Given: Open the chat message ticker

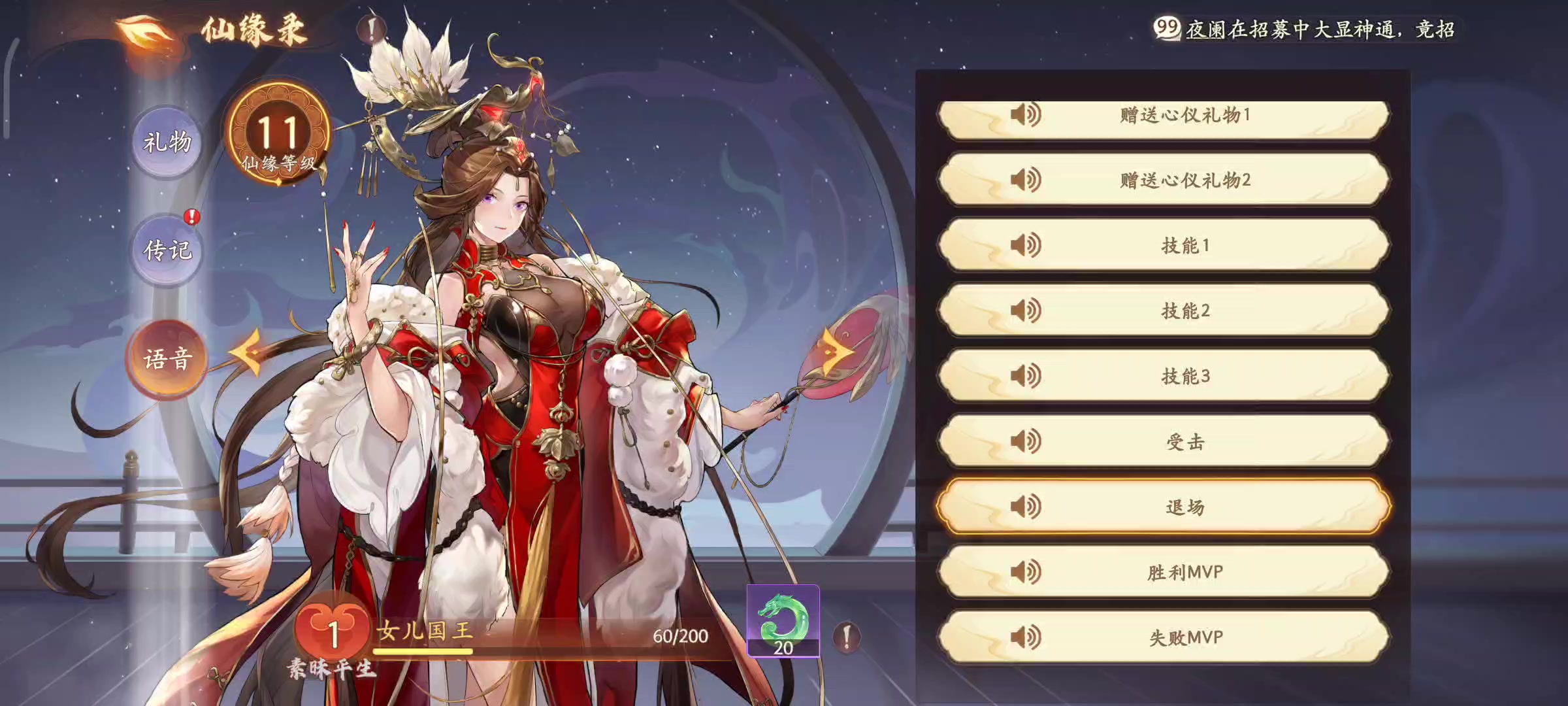Looking at the screenshot, I should tap(1307, 29).
